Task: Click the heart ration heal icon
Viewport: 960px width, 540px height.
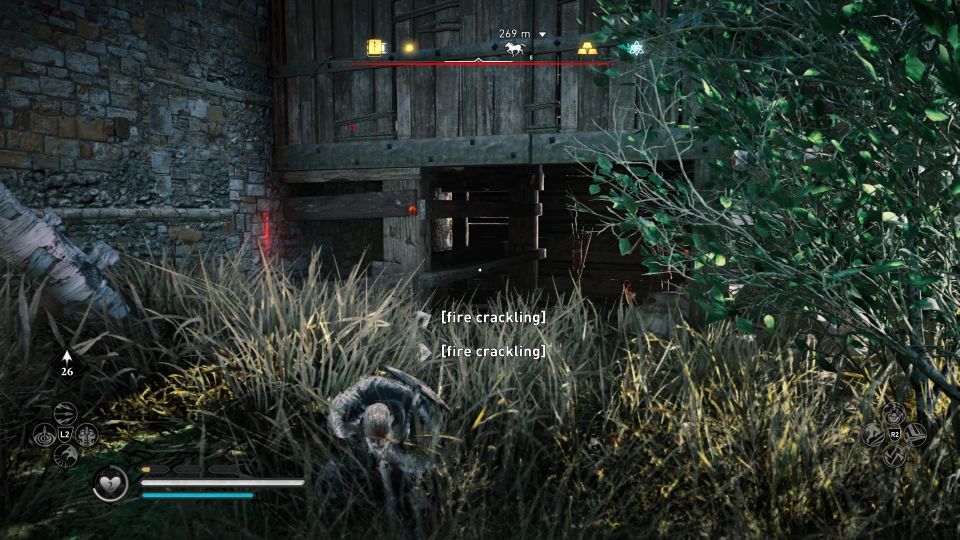Action: 109,485
